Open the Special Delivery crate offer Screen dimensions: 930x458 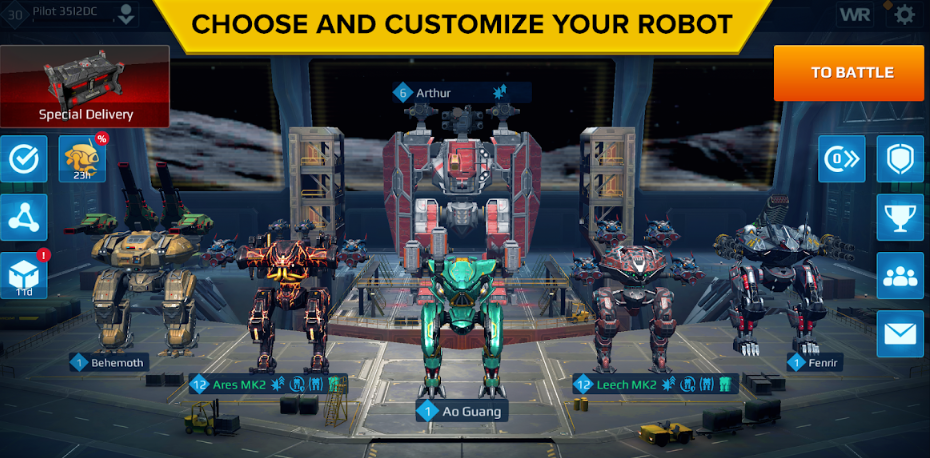[x=85, y=86]
